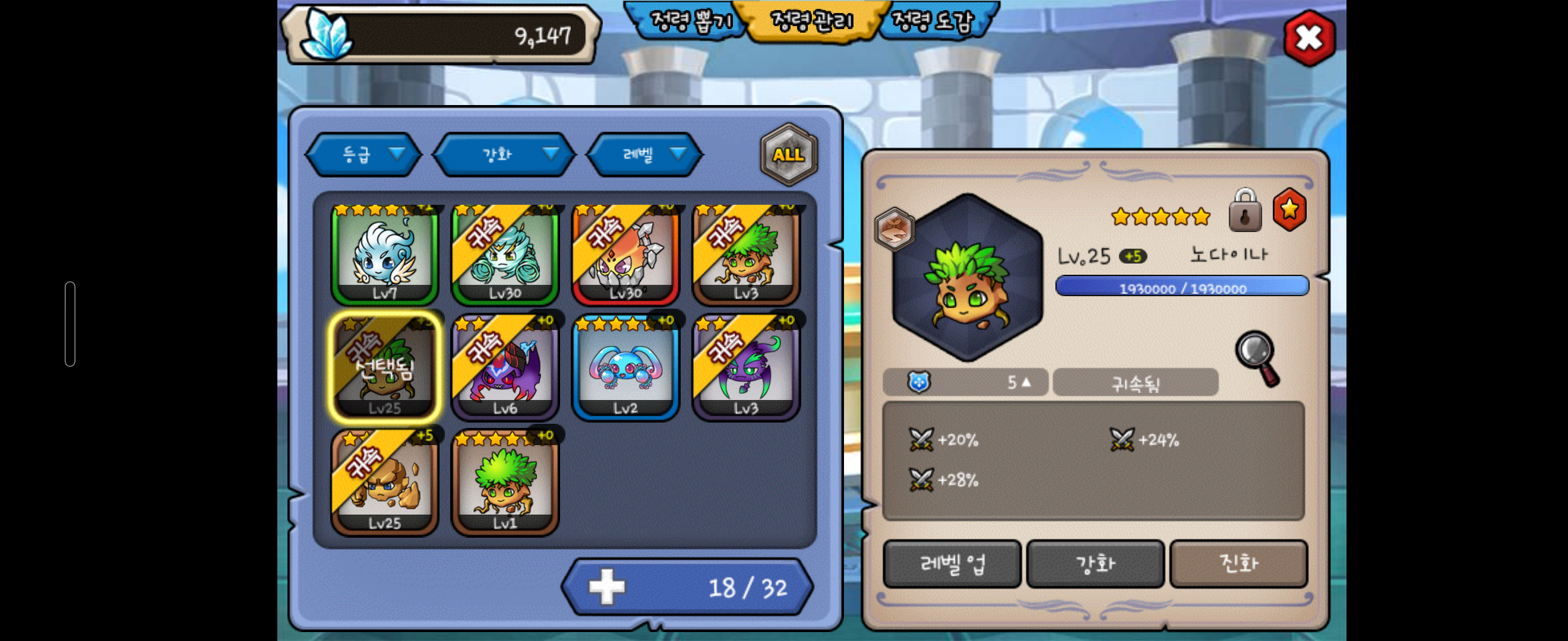This screenshot has height=641, width=1568.
Task: Click the 레벨 업 button
Action: (x=952, y=564)
